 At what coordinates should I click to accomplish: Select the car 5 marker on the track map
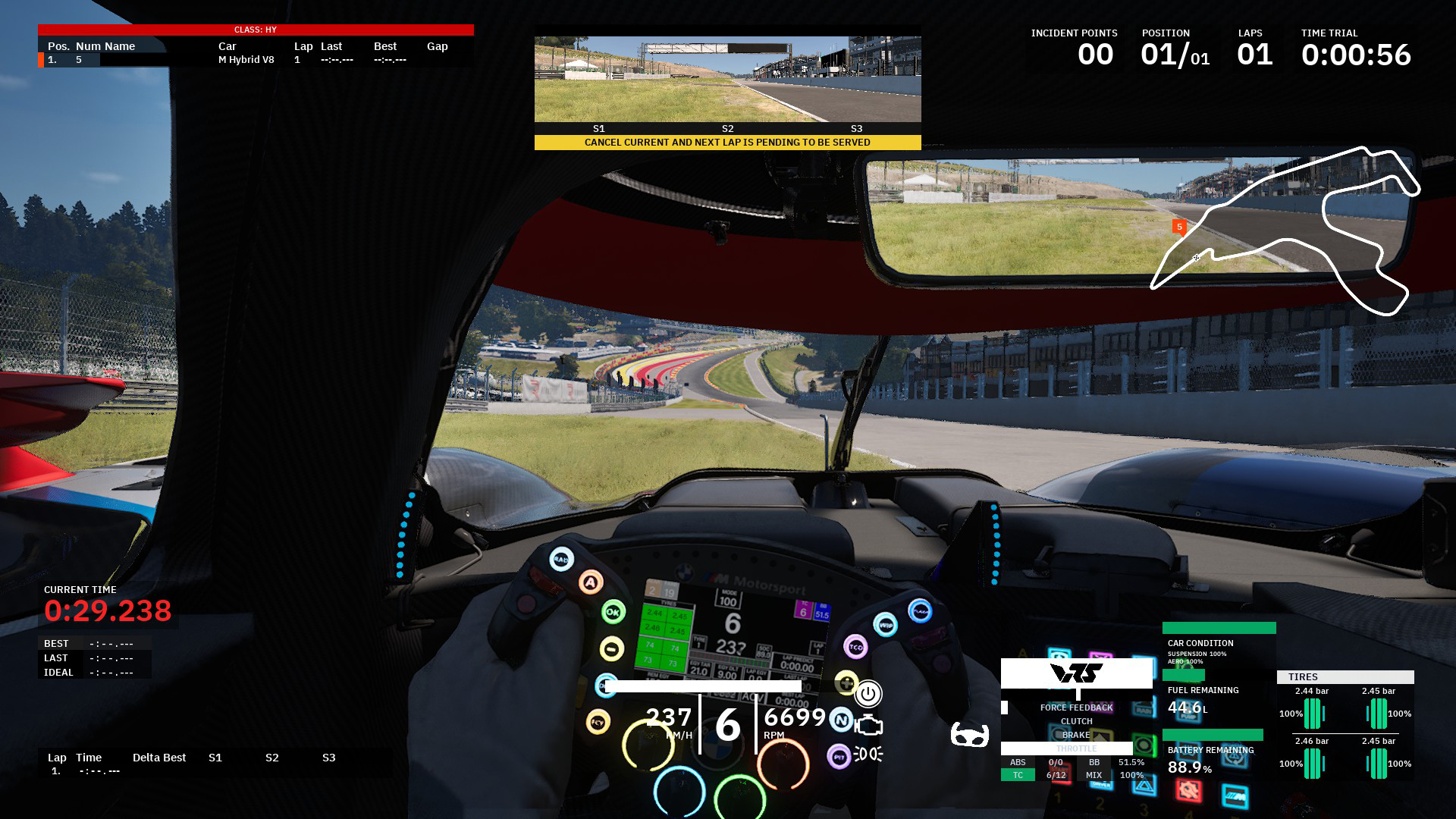1179,226
